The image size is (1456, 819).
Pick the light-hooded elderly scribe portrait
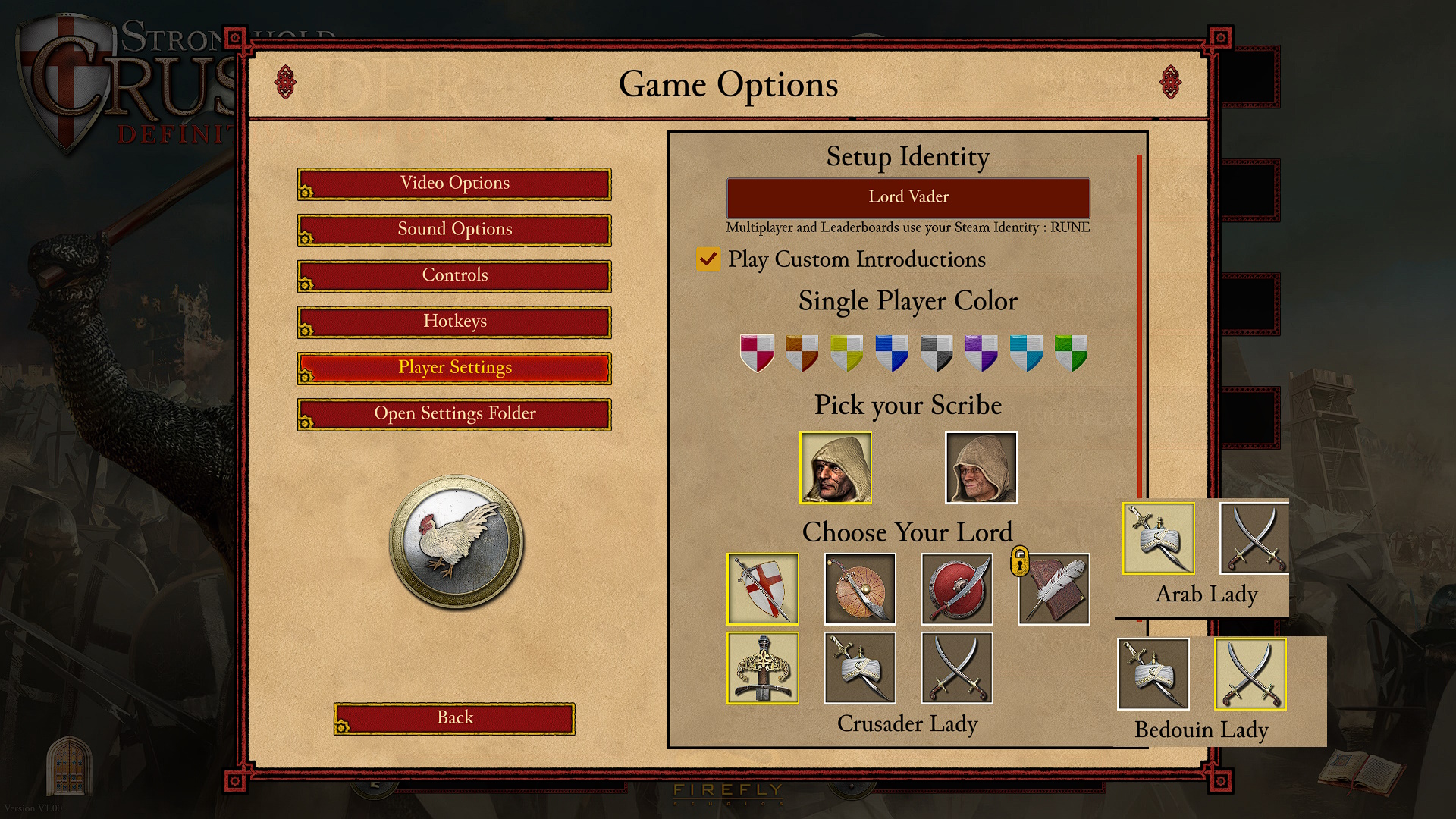[x=981, y=468]
